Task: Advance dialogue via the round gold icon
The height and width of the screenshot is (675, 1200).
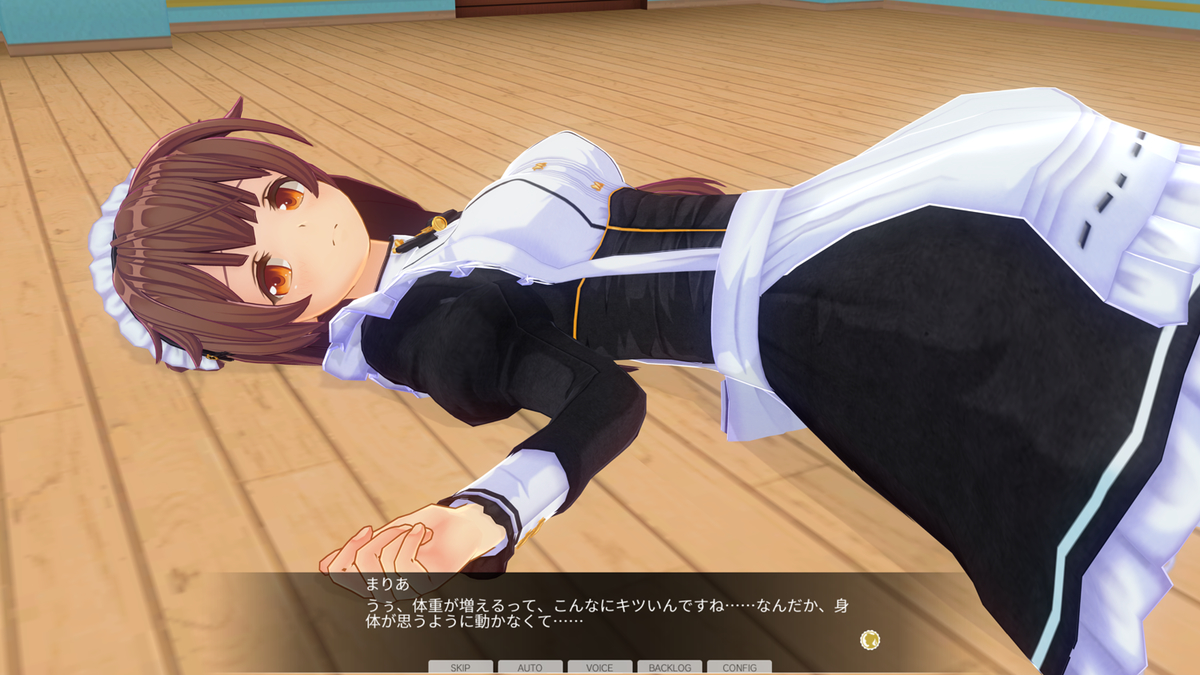Action: tap(870, 639)
